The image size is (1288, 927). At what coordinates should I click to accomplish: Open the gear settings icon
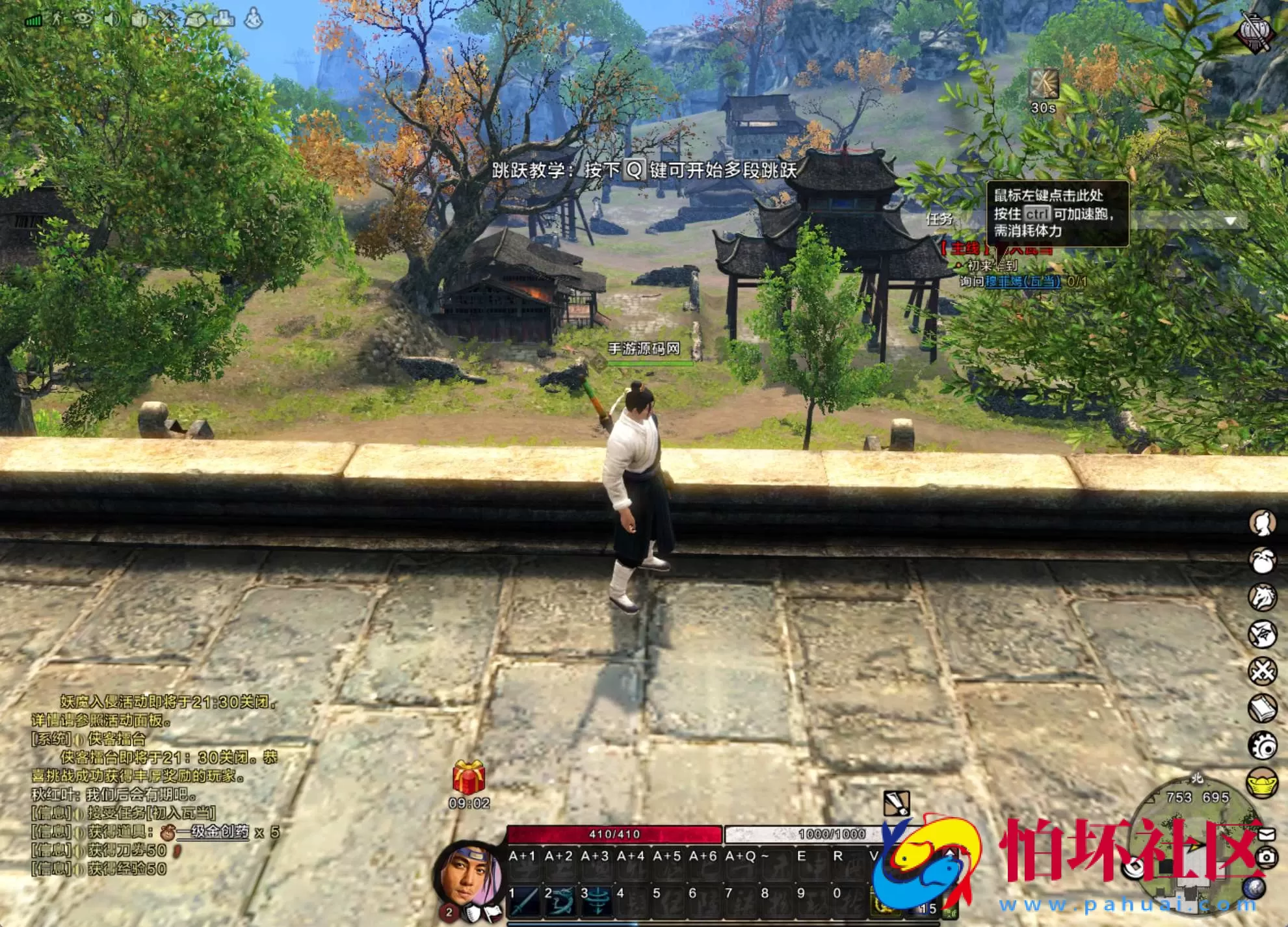(1263, 745)
